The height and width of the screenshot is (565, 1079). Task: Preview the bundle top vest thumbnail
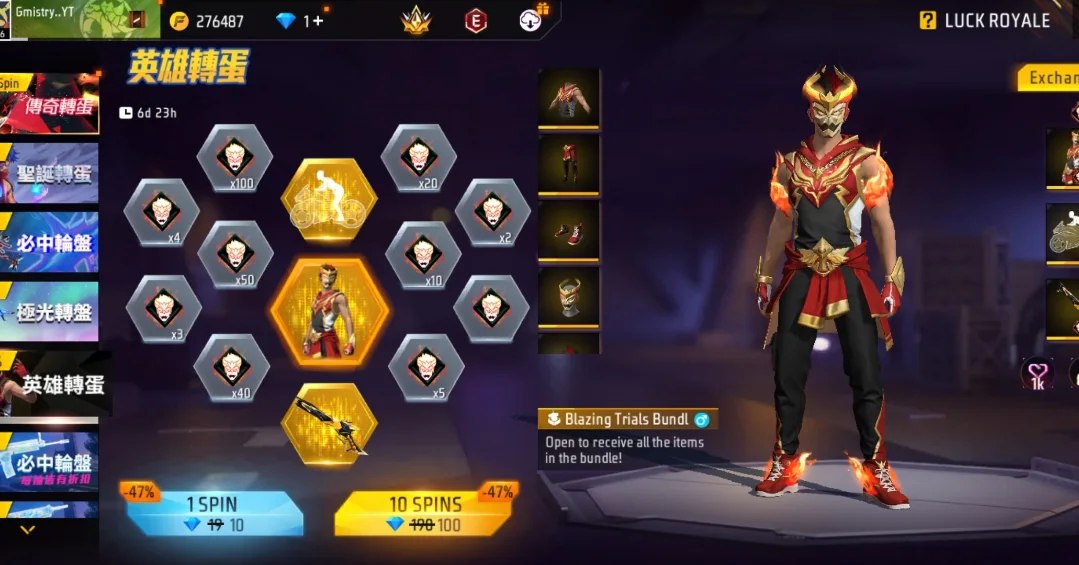point(569,97)
